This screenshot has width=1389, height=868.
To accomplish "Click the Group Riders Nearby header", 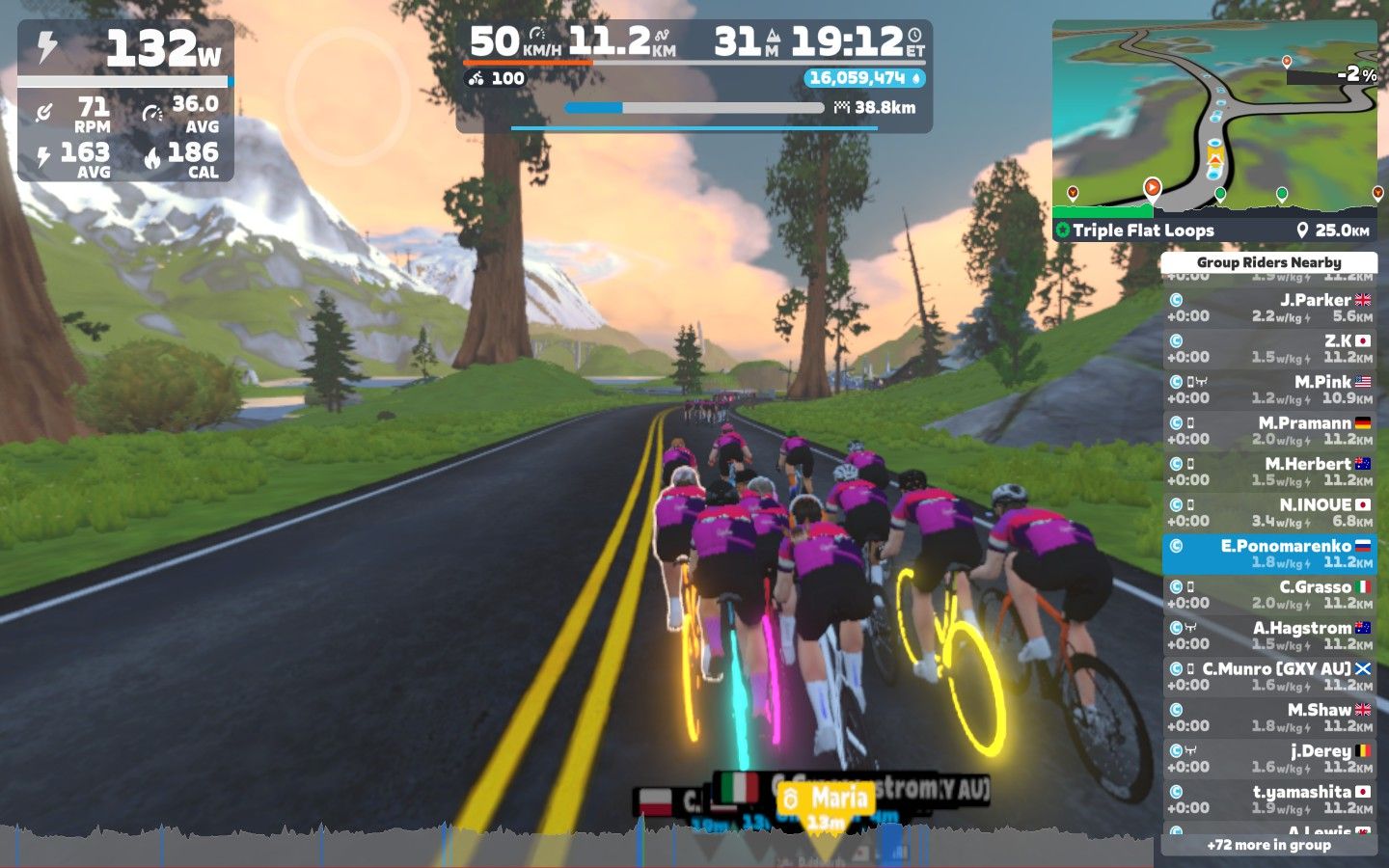I will click(1268, 262).
